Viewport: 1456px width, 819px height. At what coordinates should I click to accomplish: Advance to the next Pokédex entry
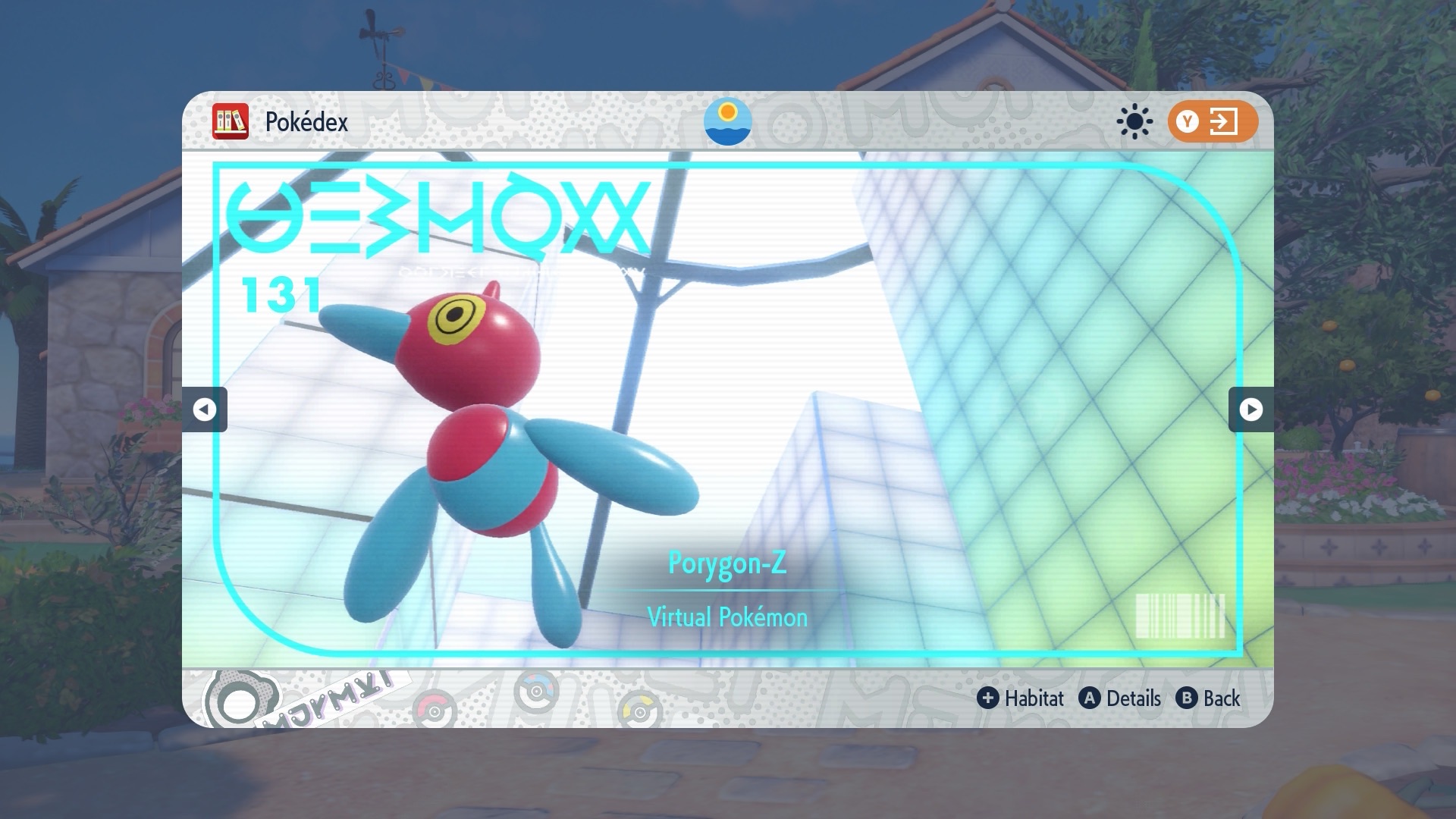pos(1250,409)
